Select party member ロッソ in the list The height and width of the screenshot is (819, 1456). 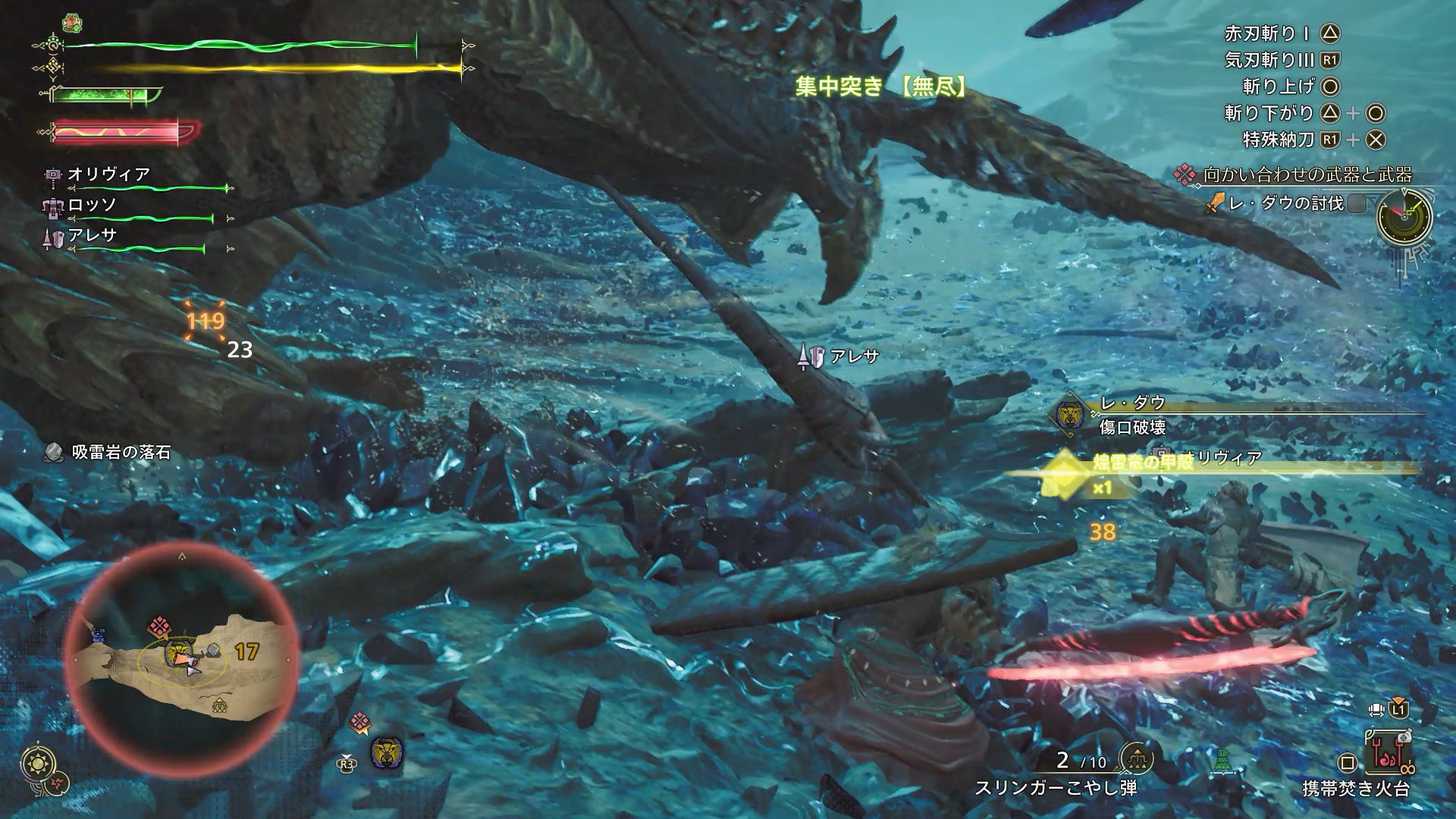click(x=93, y=205)
